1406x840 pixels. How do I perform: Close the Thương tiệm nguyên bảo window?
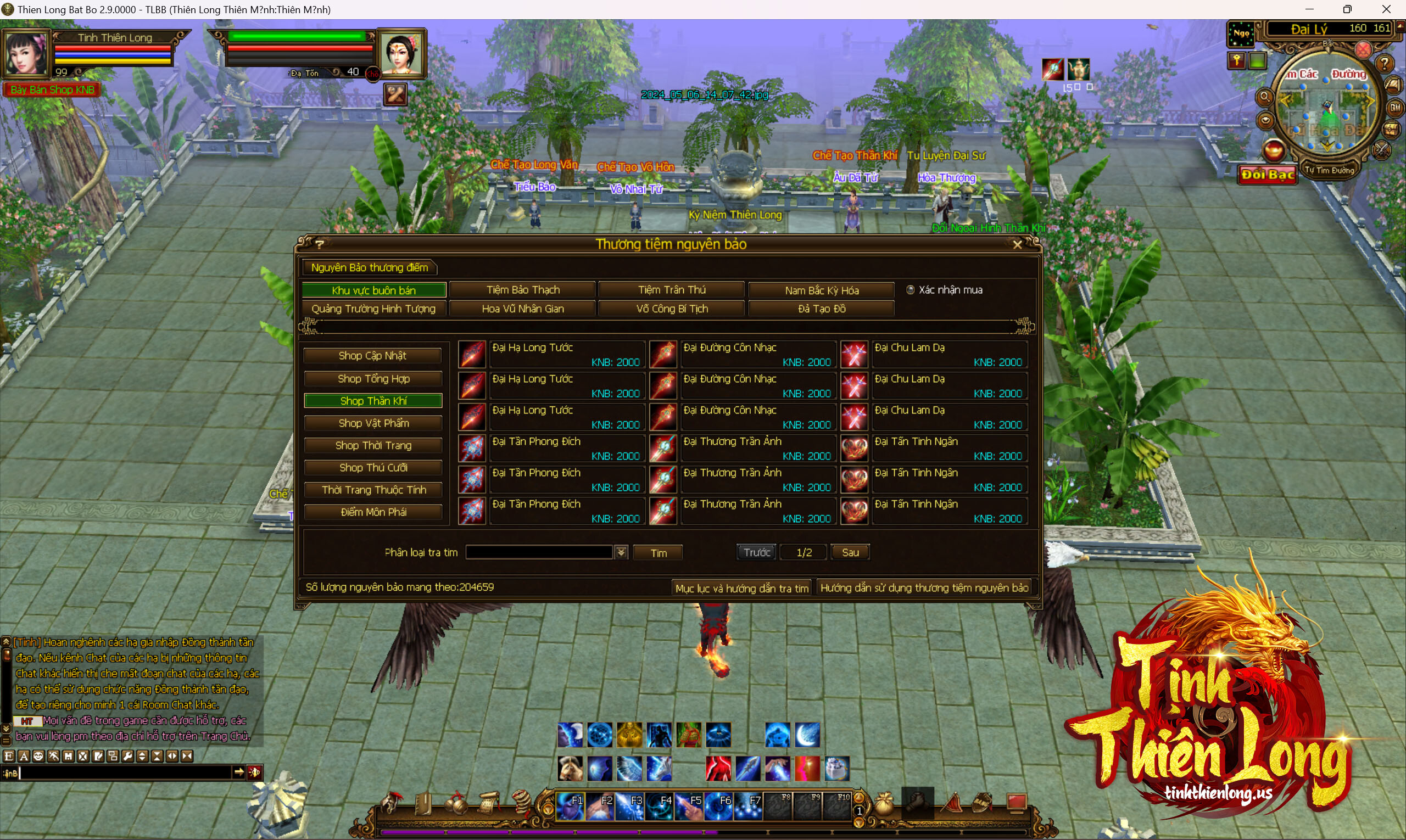1017,244
